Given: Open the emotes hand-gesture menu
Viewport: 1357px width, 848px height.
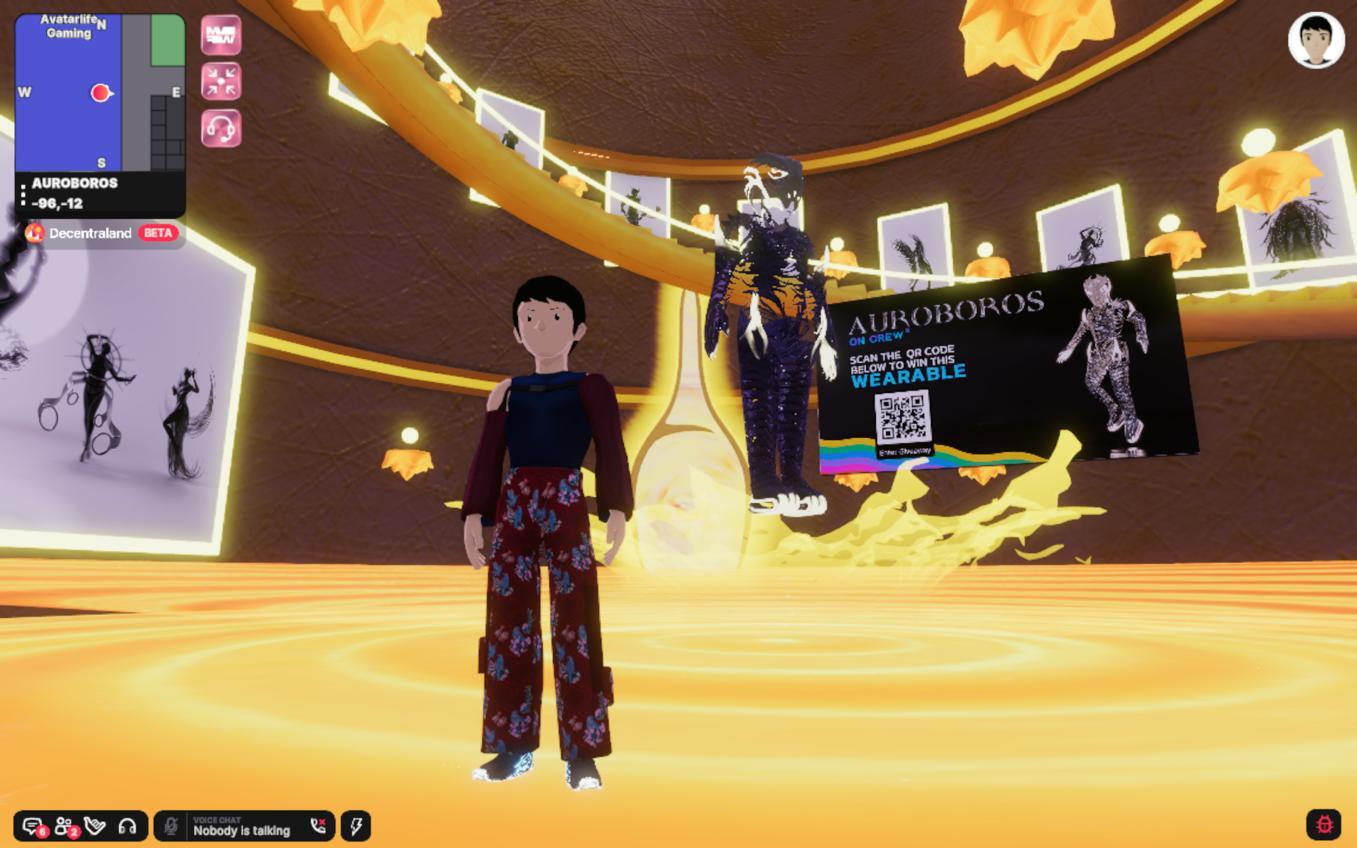Looking at the screenshot, I should 95,826.
